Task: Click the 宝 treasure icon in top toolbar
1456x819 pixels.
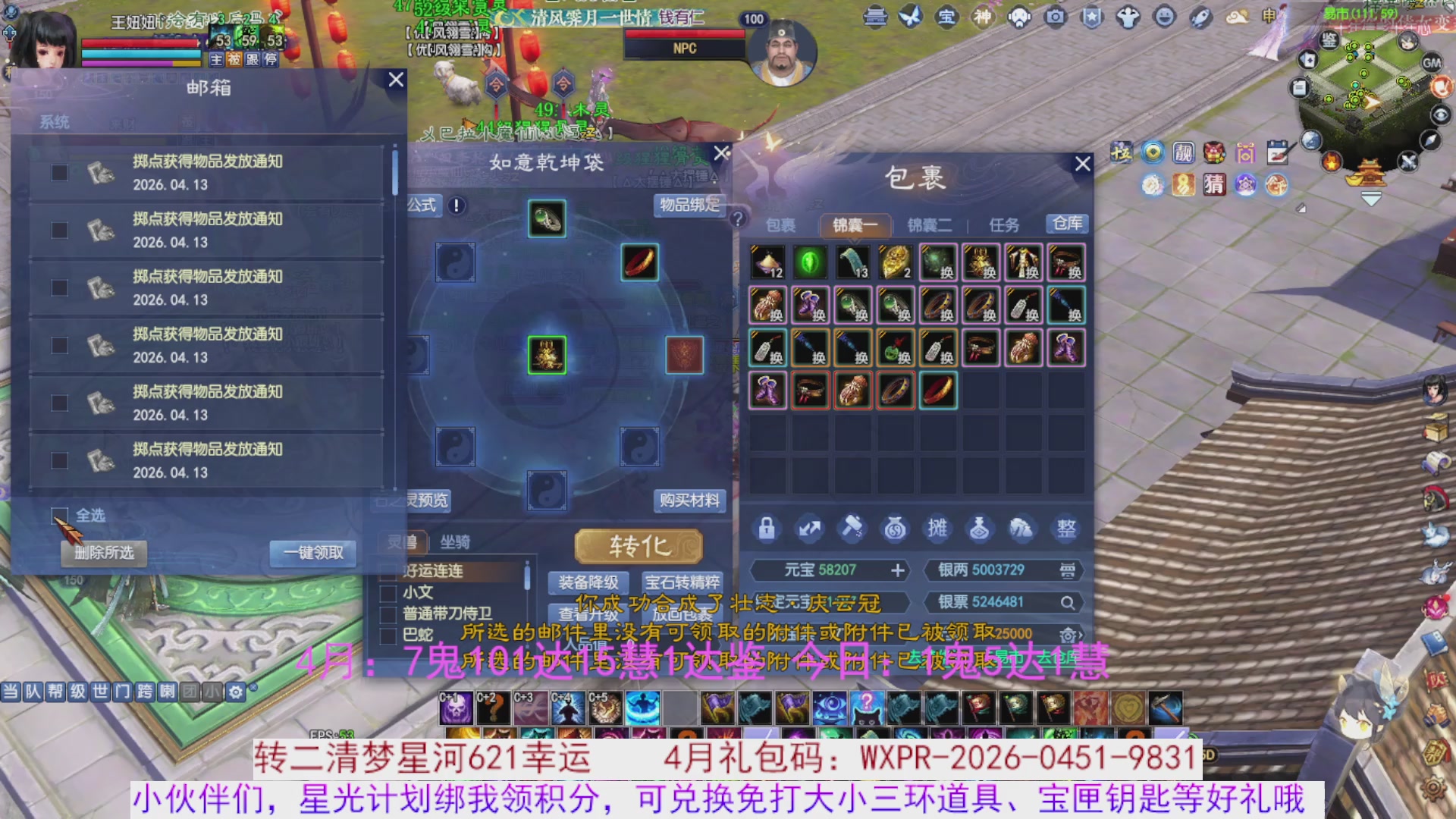Action: [946, 16]
